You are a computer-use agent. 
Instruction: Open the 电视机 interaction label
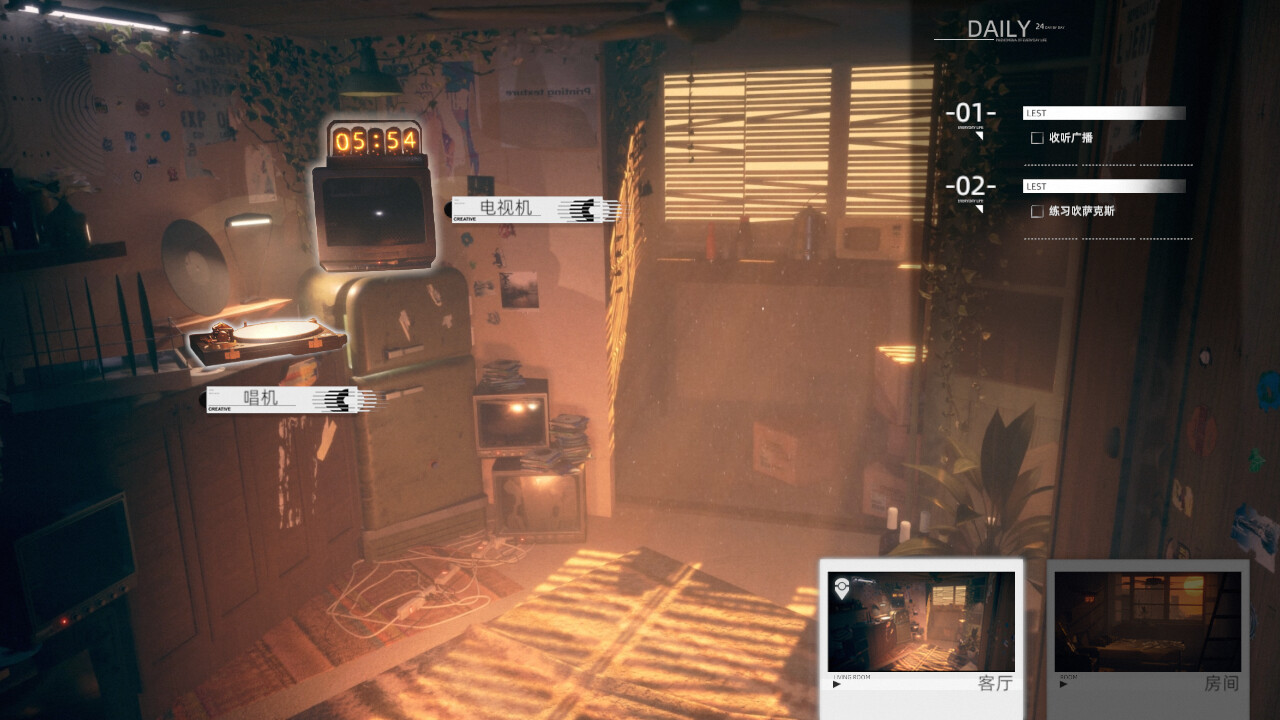[506, 207]
